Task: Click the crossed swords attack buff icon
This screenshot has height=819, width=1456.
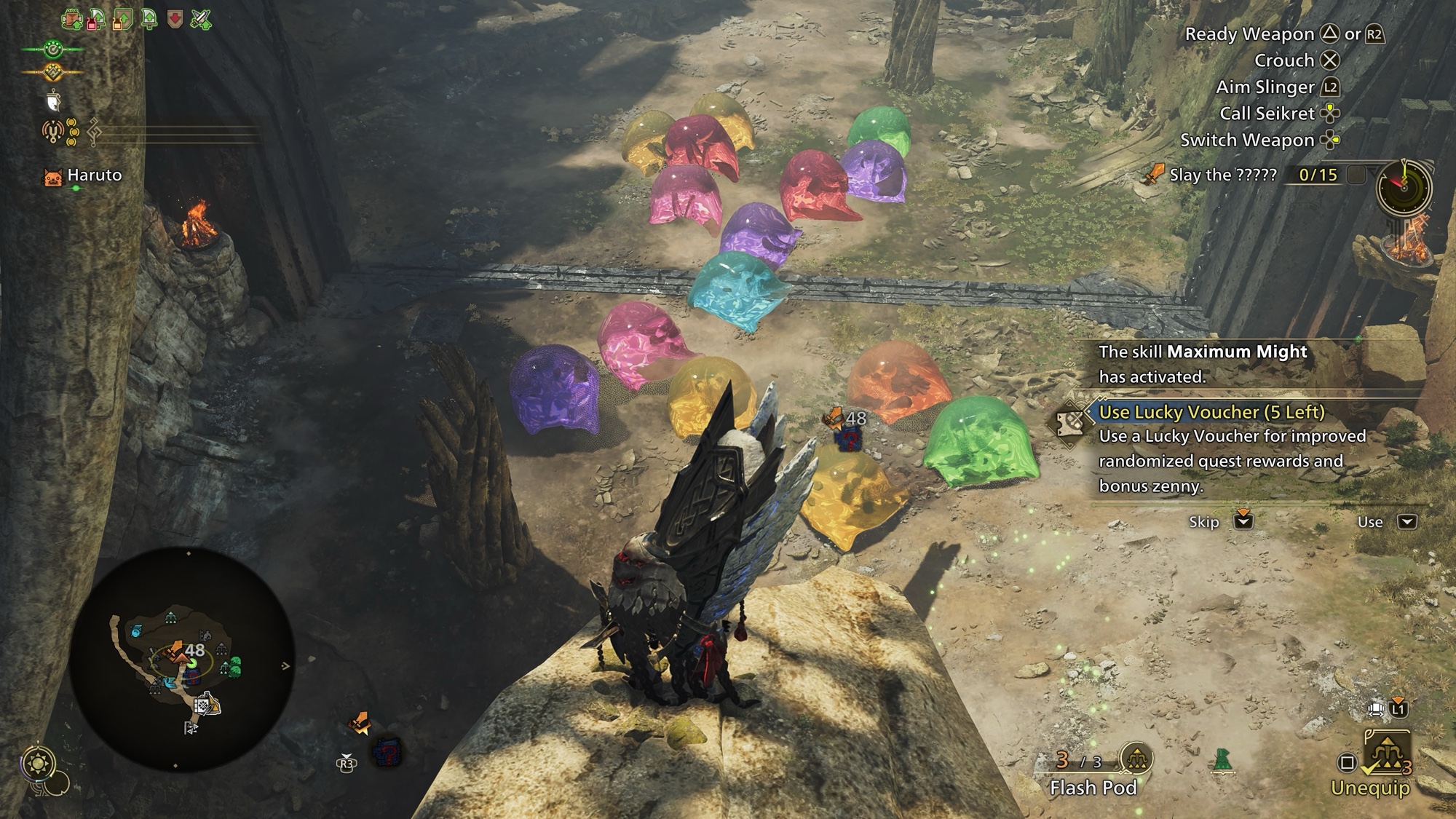Action: pos(201,19)
